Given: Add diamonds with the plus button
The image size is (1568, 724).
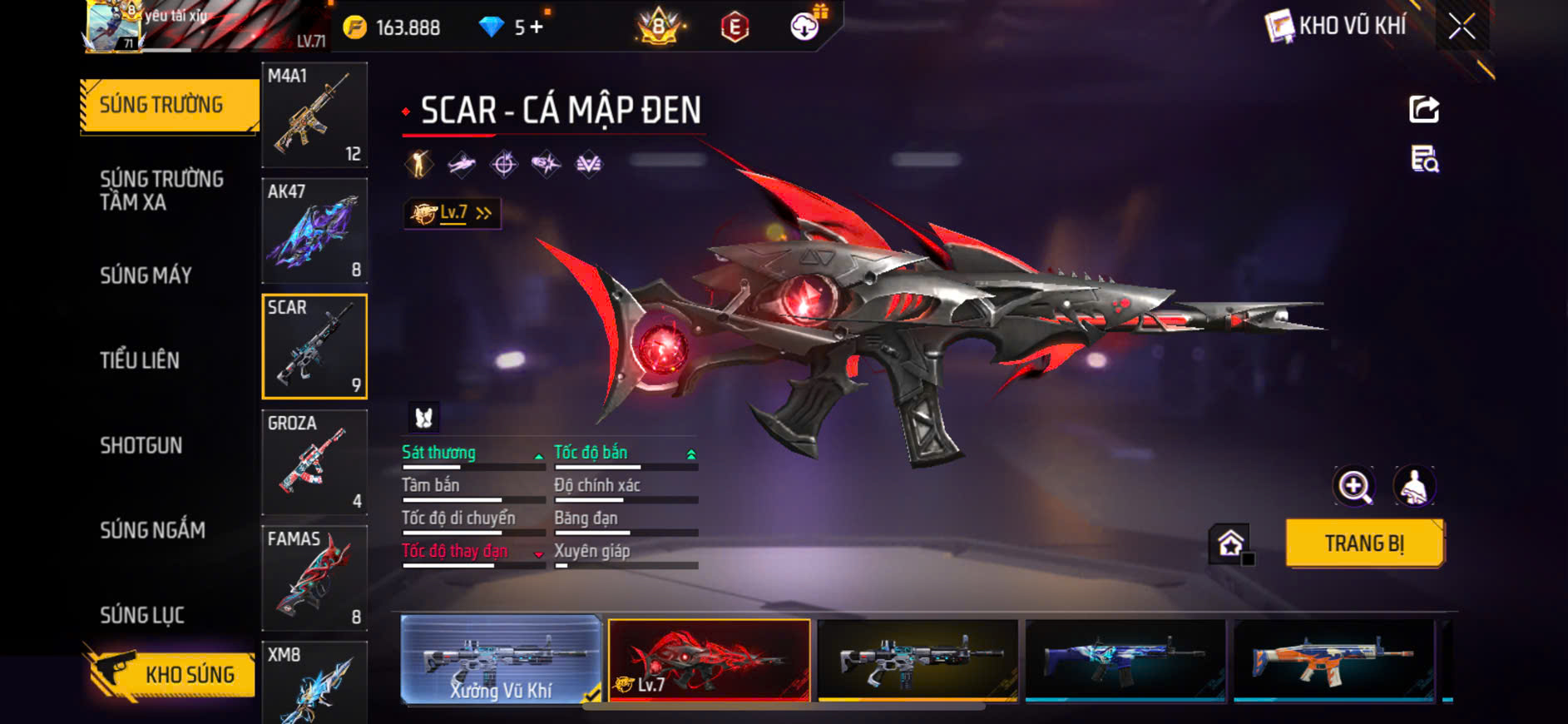Looking at the screenshot, I should coord(537,27).
